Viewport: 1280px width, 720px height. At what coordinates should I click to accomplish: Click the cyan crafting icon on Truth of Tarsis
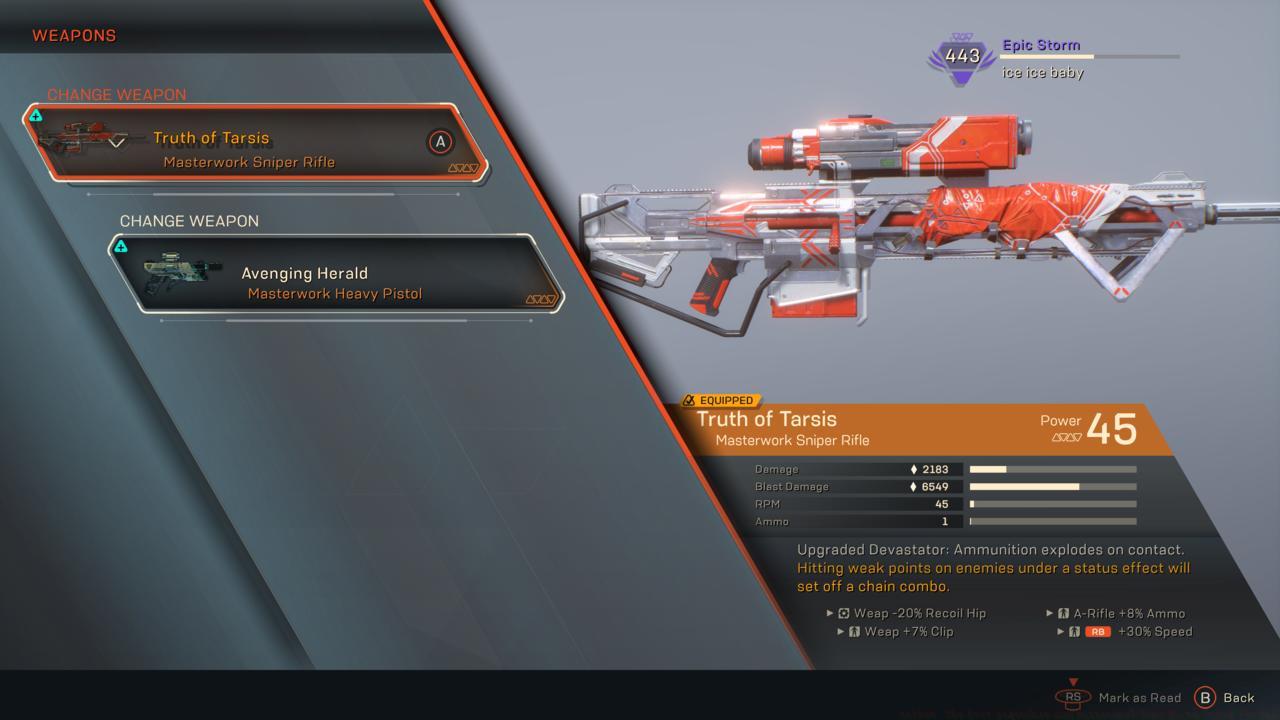pos(38,114)
